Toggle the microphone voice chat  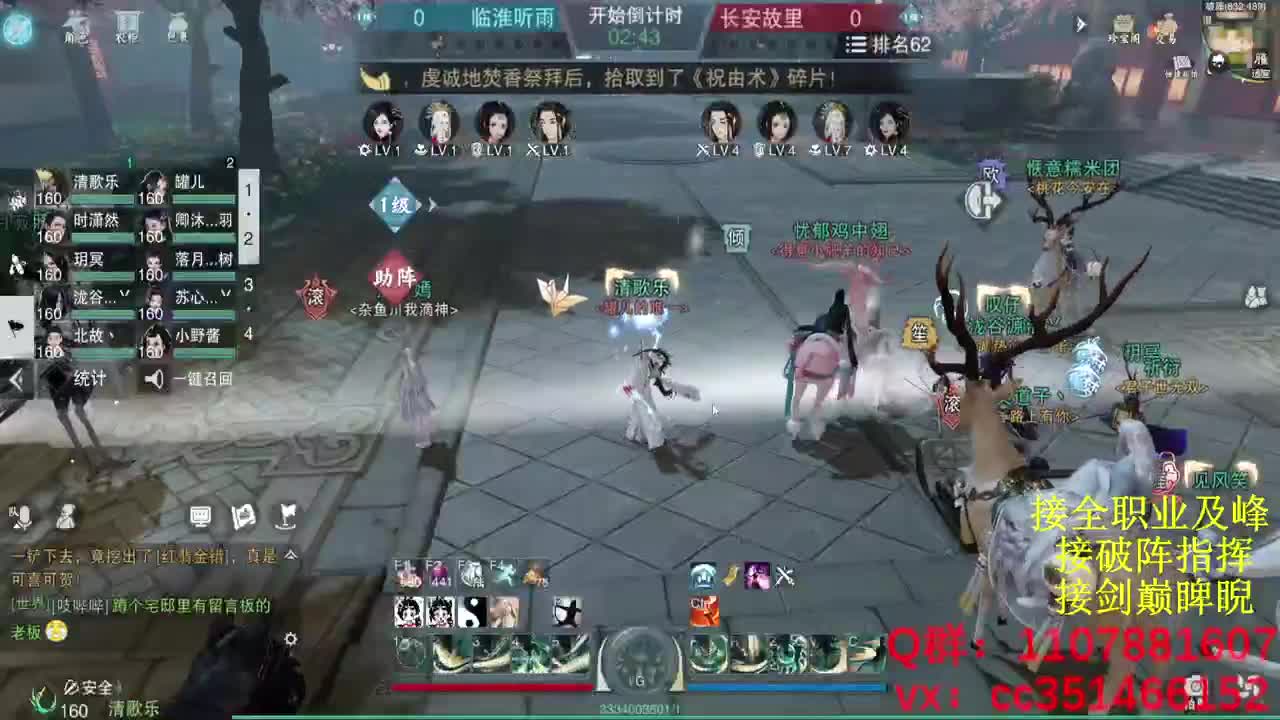[22, 517]
